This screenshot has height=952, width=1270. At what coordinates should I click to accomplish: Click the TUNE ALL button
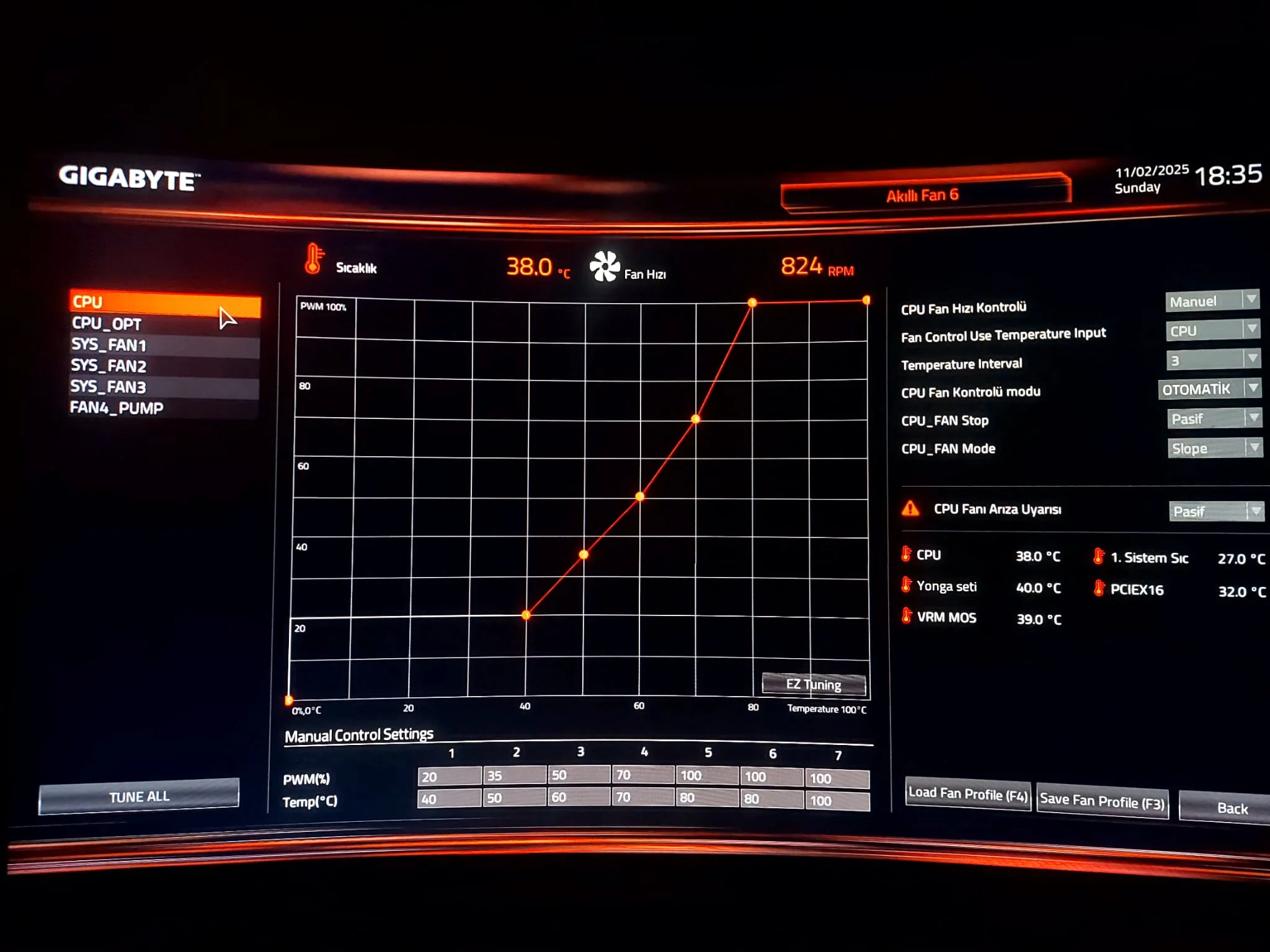point(139,796)
